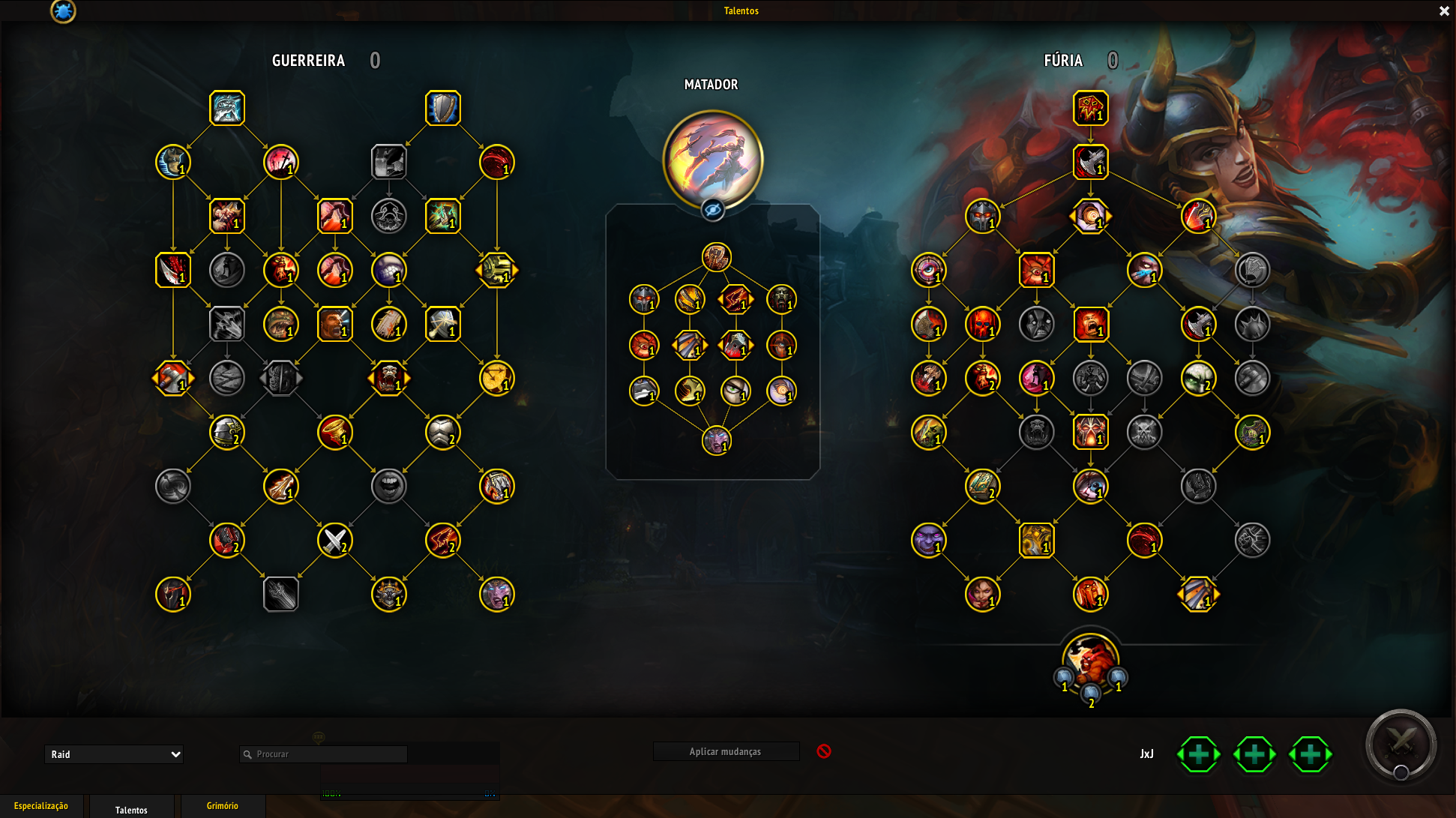Select the purple-faced talent in Matador tree

[717, 440]
